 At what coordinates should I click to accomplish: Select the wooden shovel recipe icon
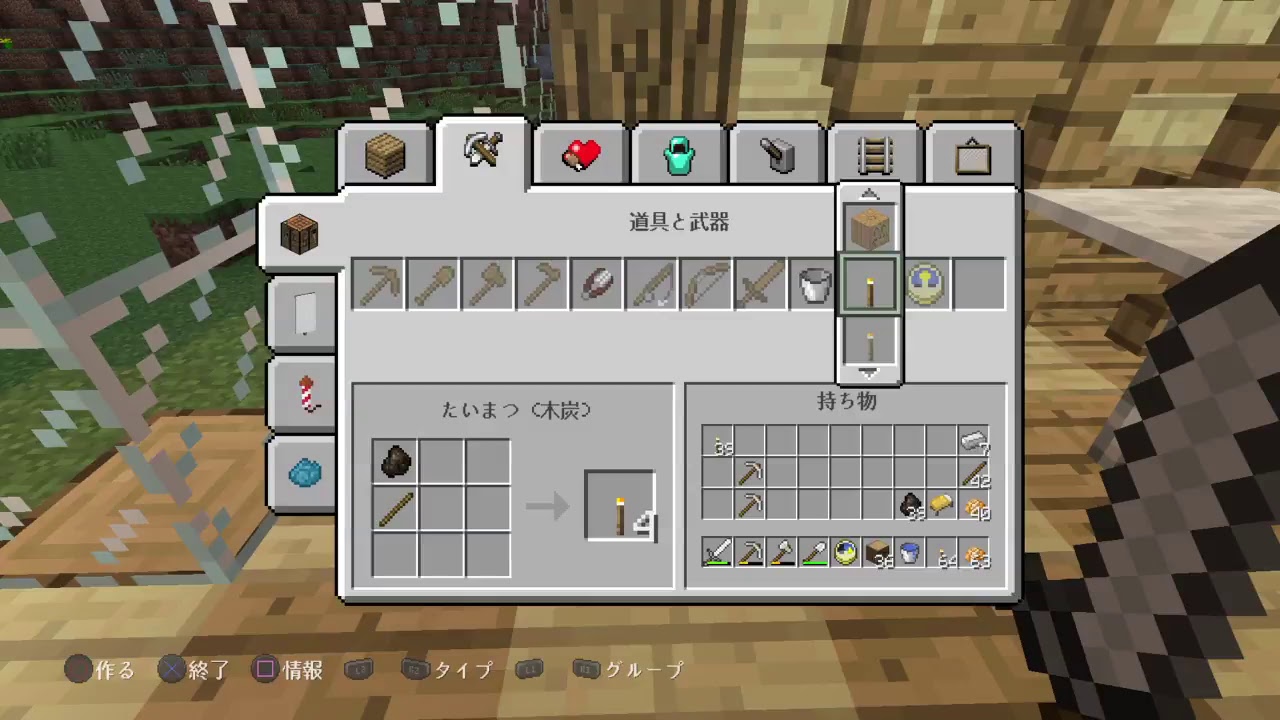coord(435,284)
